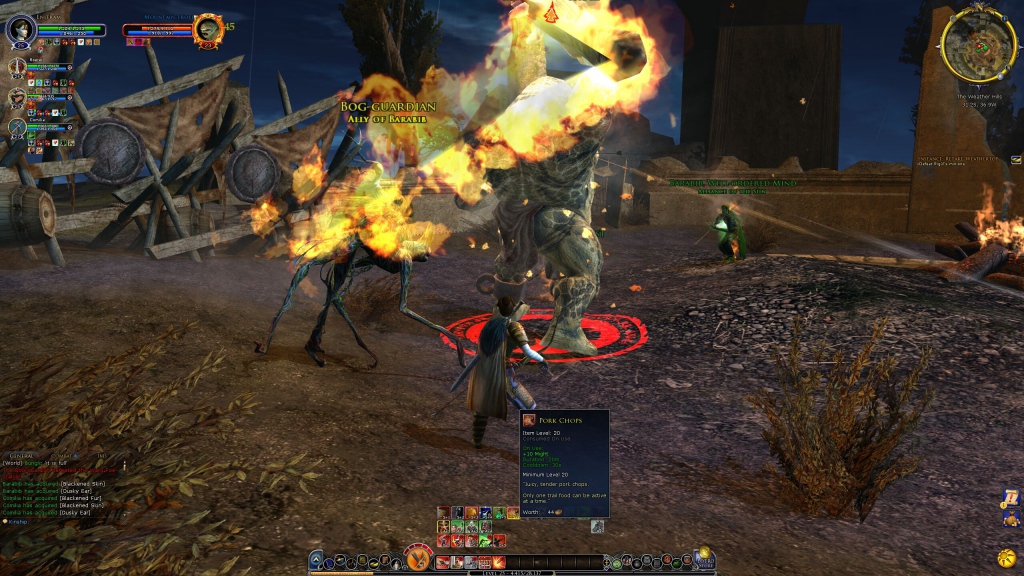Switch to the General chat tab
The image size is (1024, 576).
(x=22, y=456)
